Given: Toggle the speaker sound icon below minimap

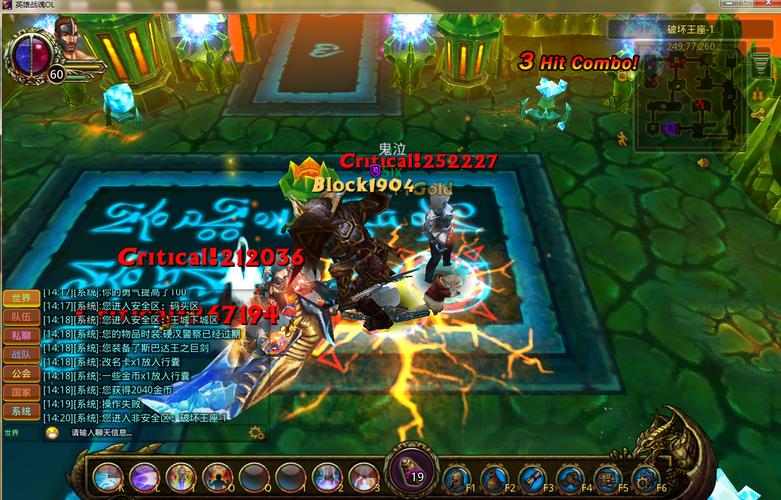Looking at the screenshot, I should (703, 162).
